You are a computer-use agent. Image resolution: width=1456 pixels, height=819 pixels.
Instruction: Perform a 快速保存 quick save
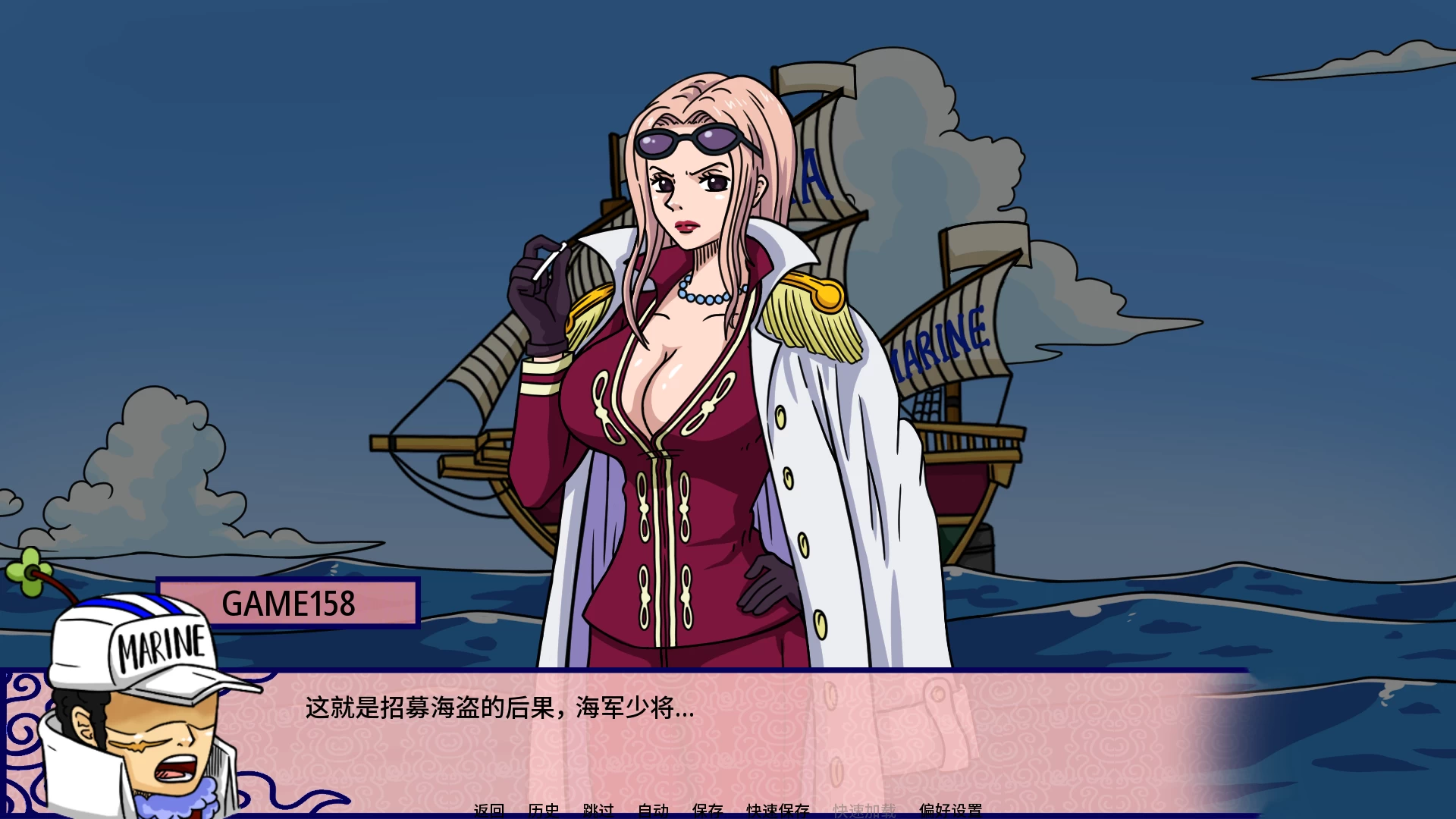pos(778,811)
